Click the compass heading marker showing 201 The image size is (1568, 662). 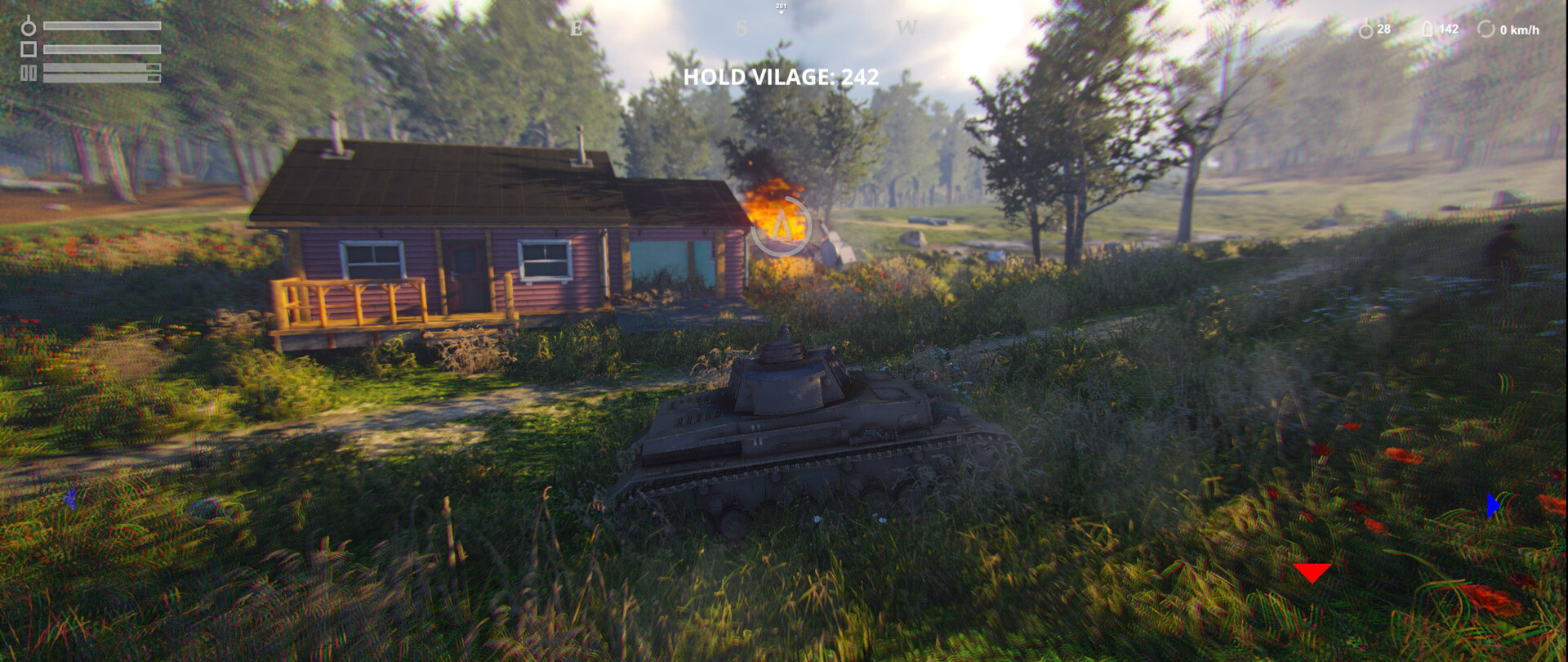tap(781, 8)
